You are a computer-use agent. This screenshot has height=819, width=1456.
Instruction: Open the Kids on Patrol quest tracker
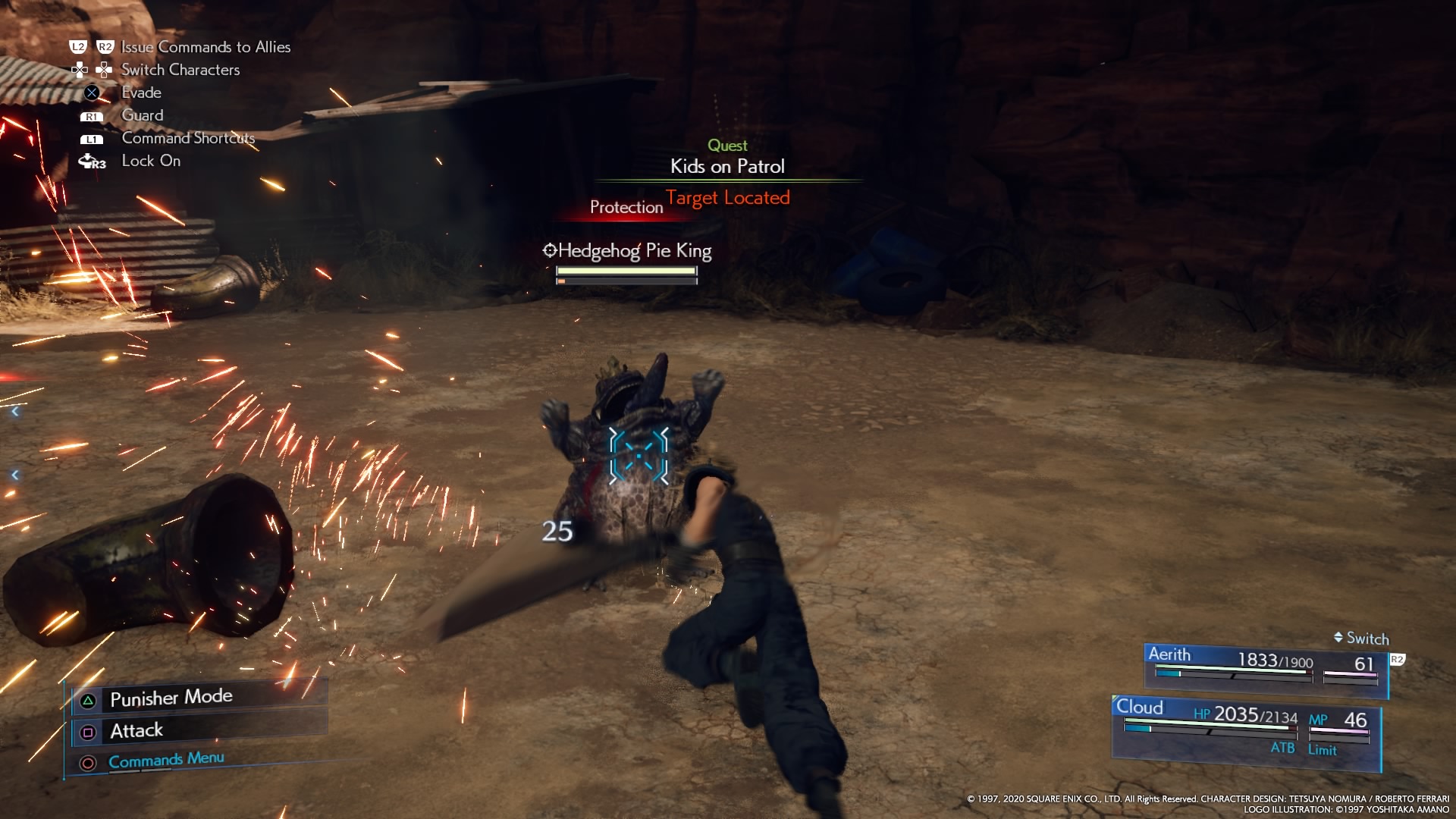(x=727, y=166)
